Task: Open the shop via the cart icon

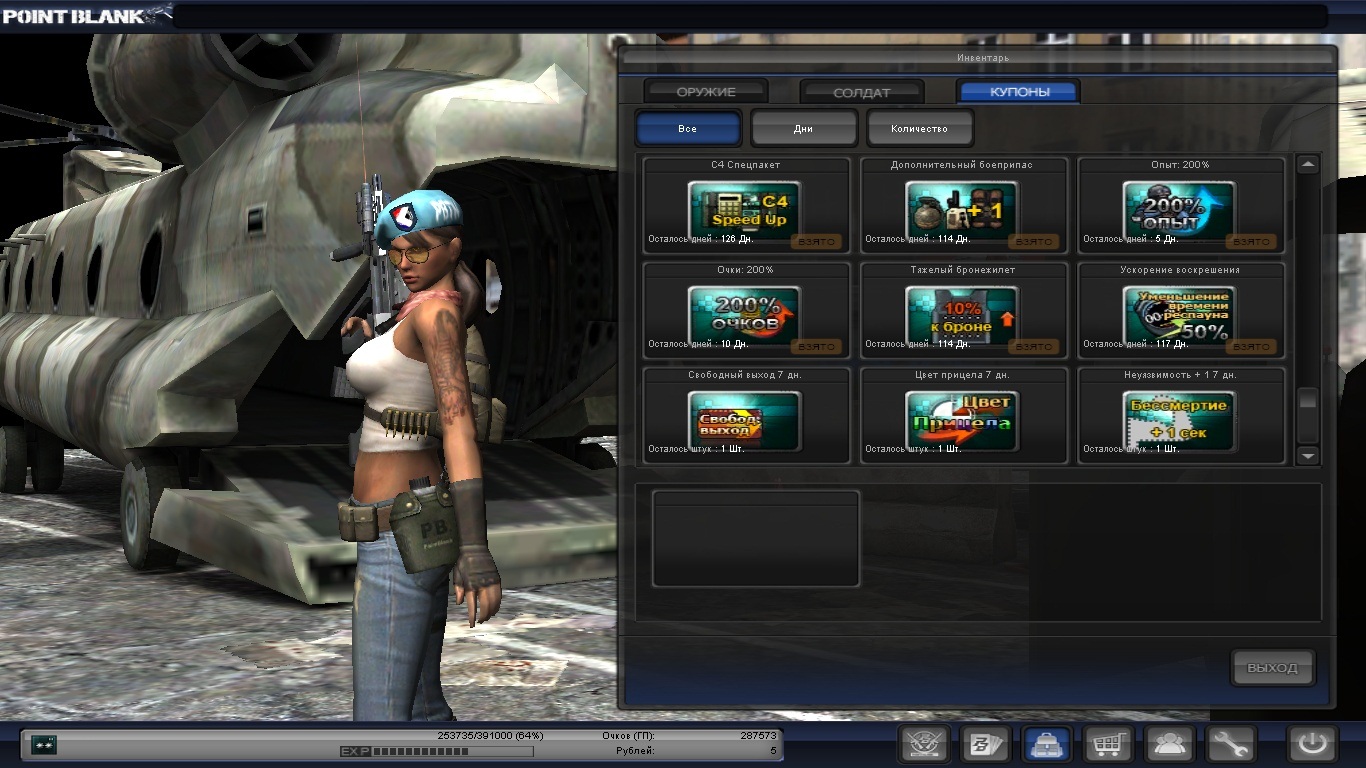Action: 1108,744
